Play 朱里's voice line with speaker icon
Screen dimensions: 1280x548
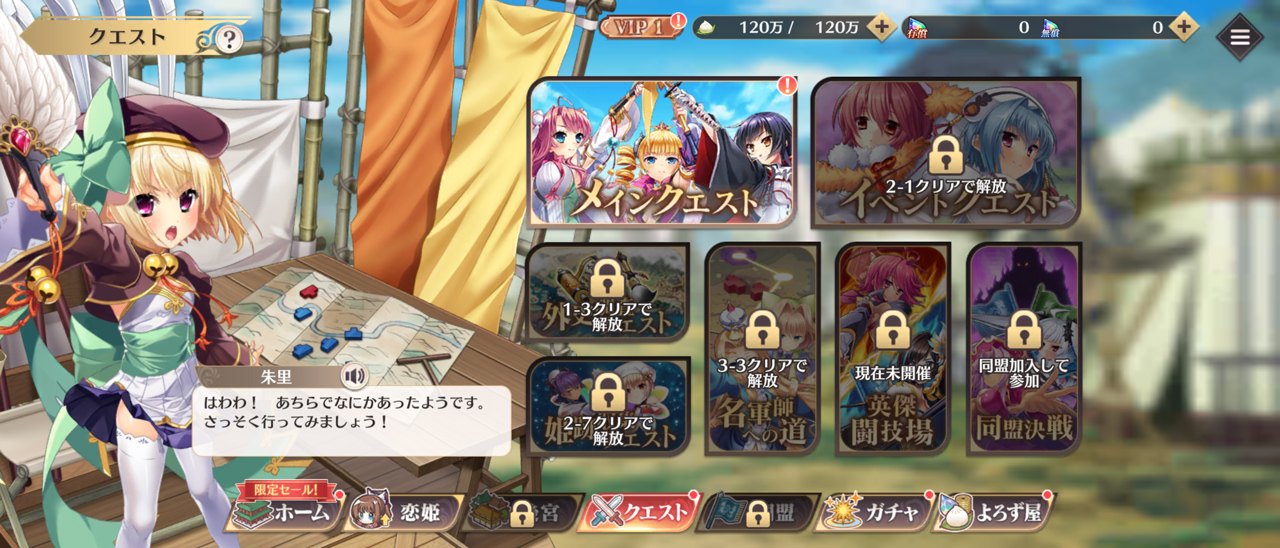pyautogui.click(x=353, y=376)
